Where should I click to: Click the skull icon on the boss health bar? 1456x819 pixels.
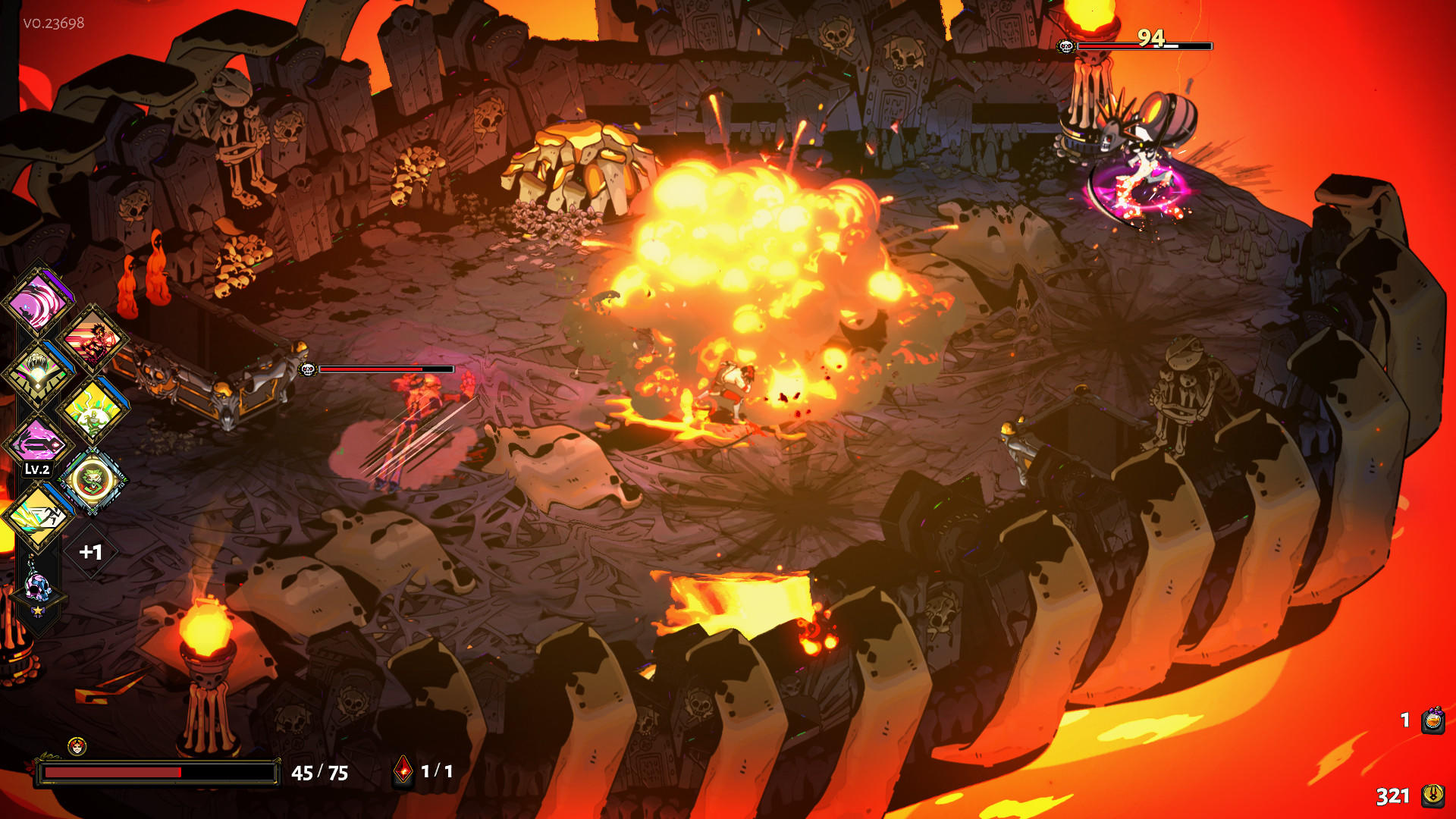(1065, 46)
